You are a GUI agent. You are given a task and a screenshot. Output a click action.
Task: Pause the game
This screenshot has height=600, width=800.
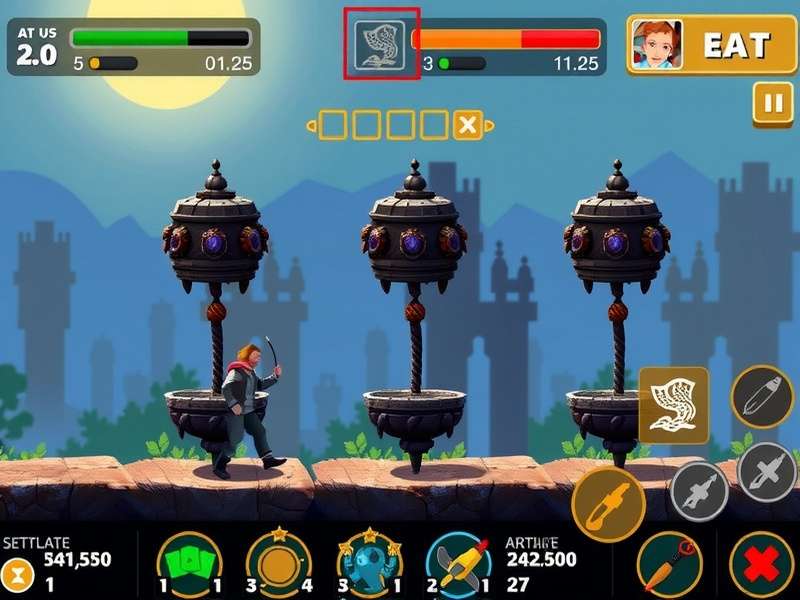(x=771, y=103)
